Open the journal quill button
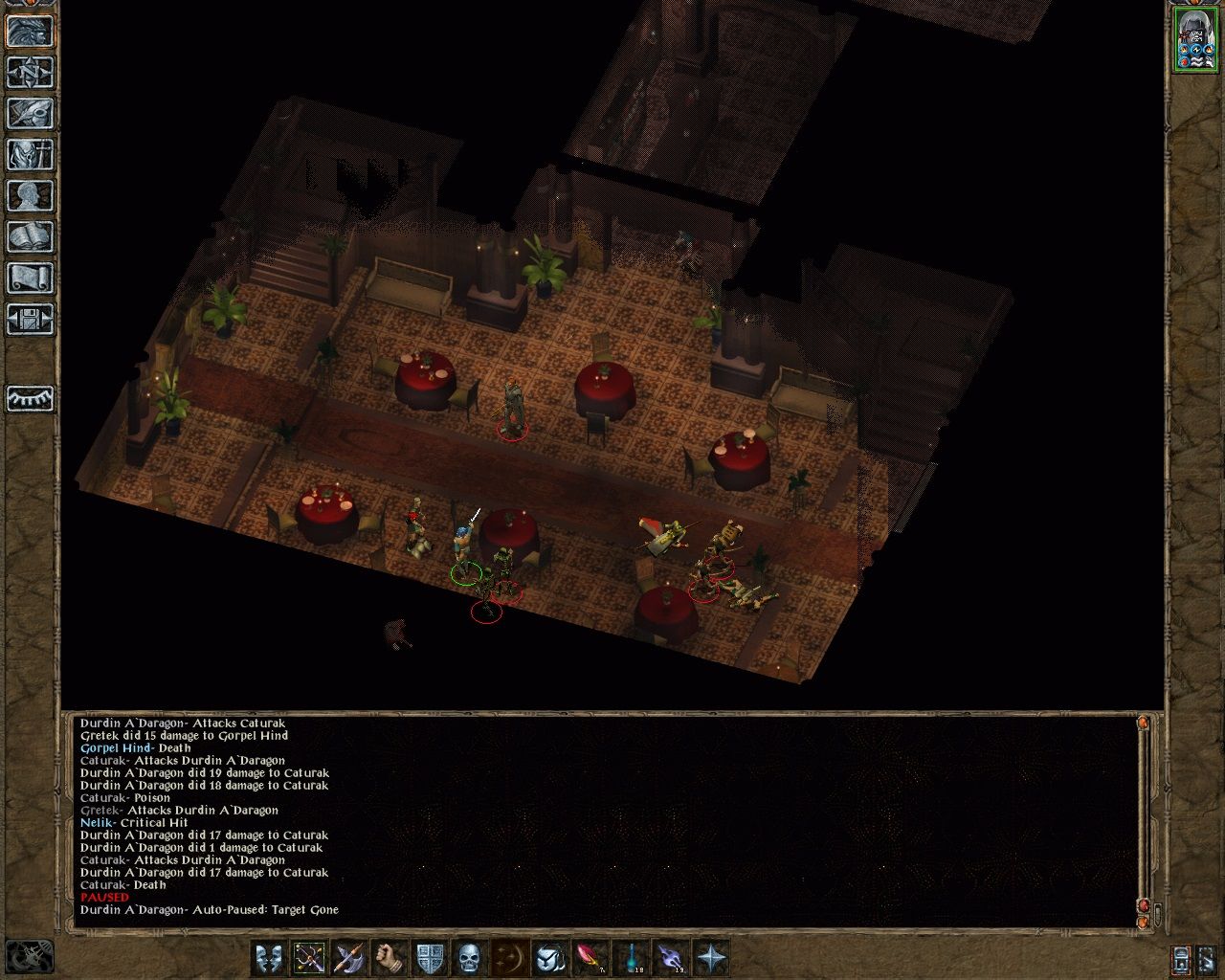Screen dimensions: 1225x980 (x=30, y=114)
